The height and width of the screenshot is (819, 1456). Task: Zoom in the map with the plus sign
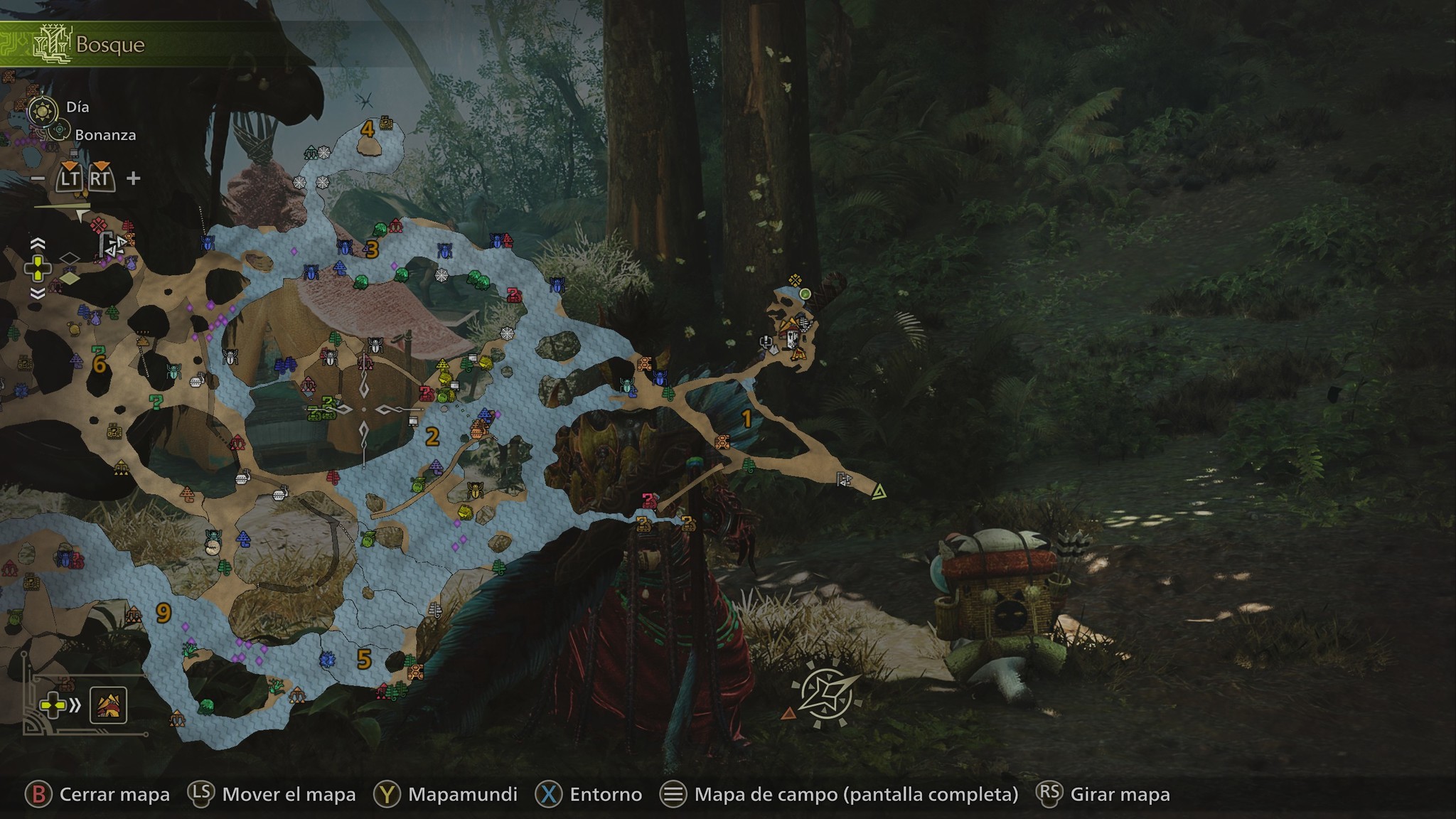133,178
